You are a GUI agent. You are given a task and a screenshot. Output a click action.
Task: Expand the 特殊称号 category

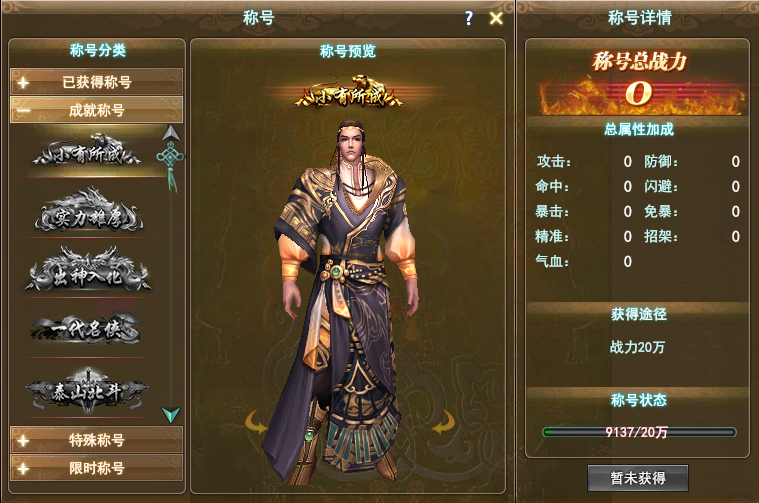tap(97, 440)
